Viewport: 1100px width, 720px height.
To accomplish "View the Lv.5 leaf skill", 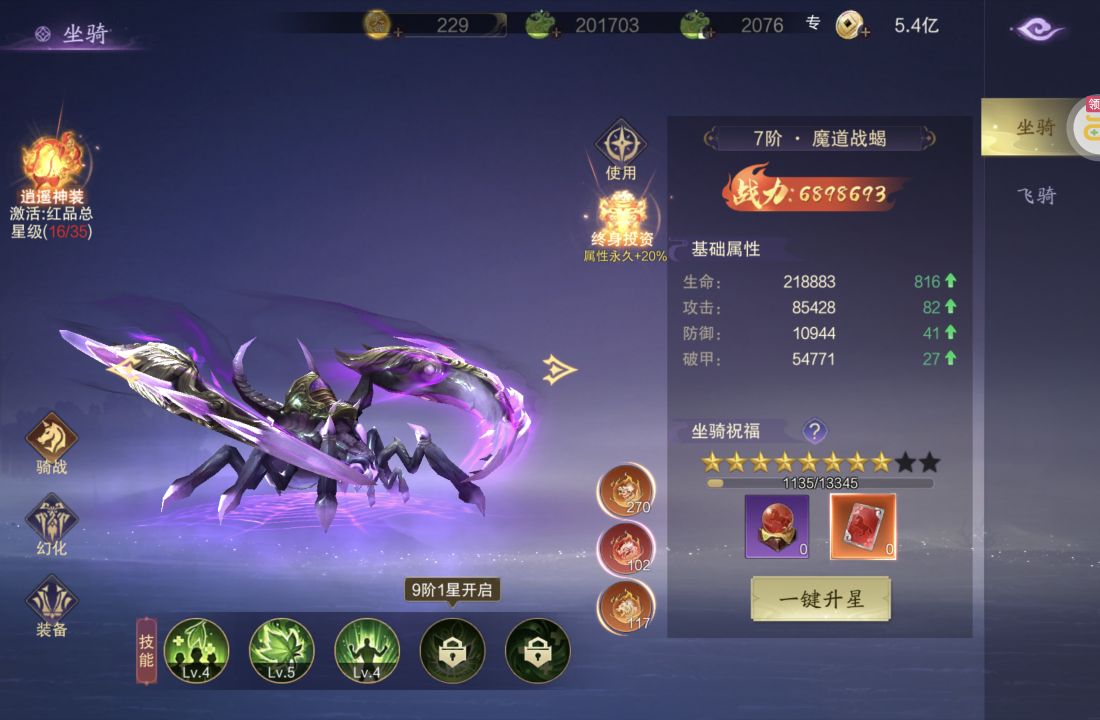I will [281, 650].
